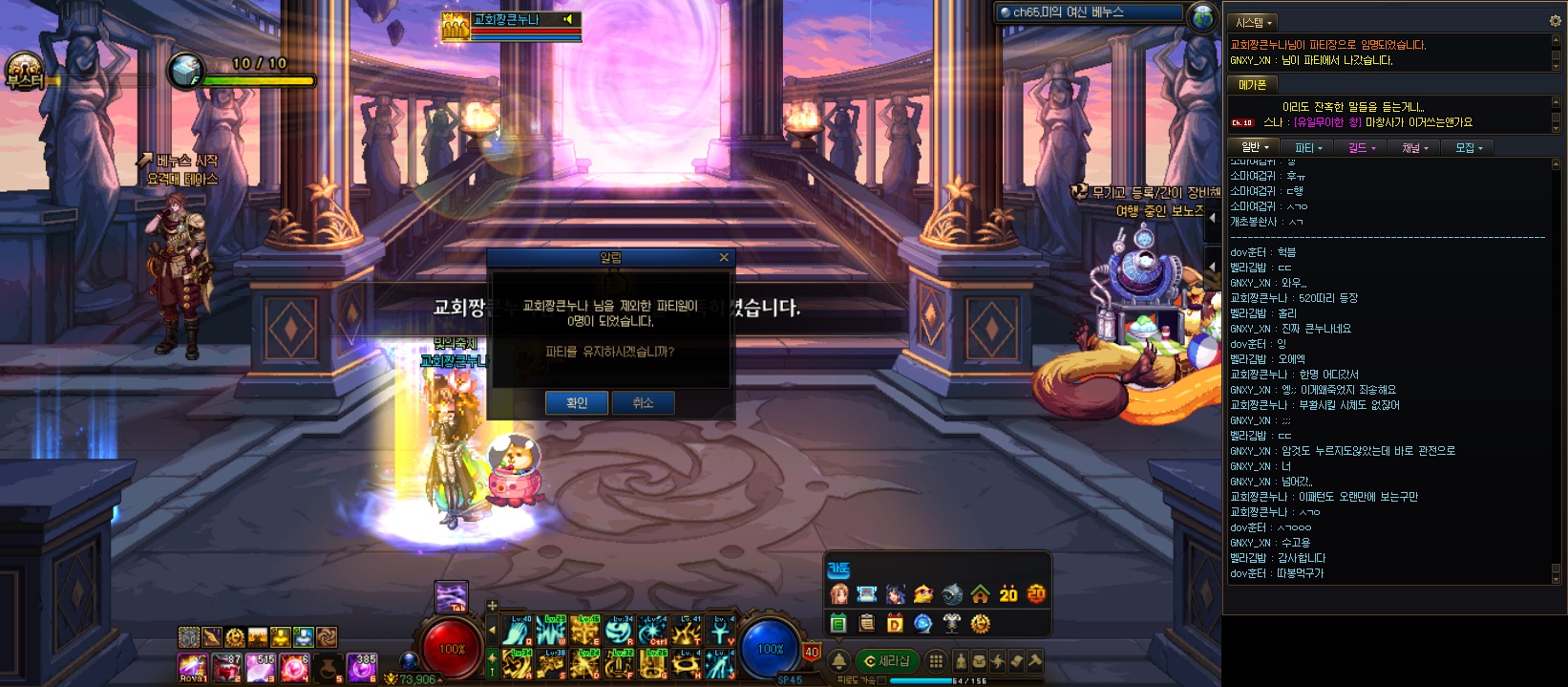Open the green E calendar icon
Screen dimensions: 1568x687
(838, 623)
